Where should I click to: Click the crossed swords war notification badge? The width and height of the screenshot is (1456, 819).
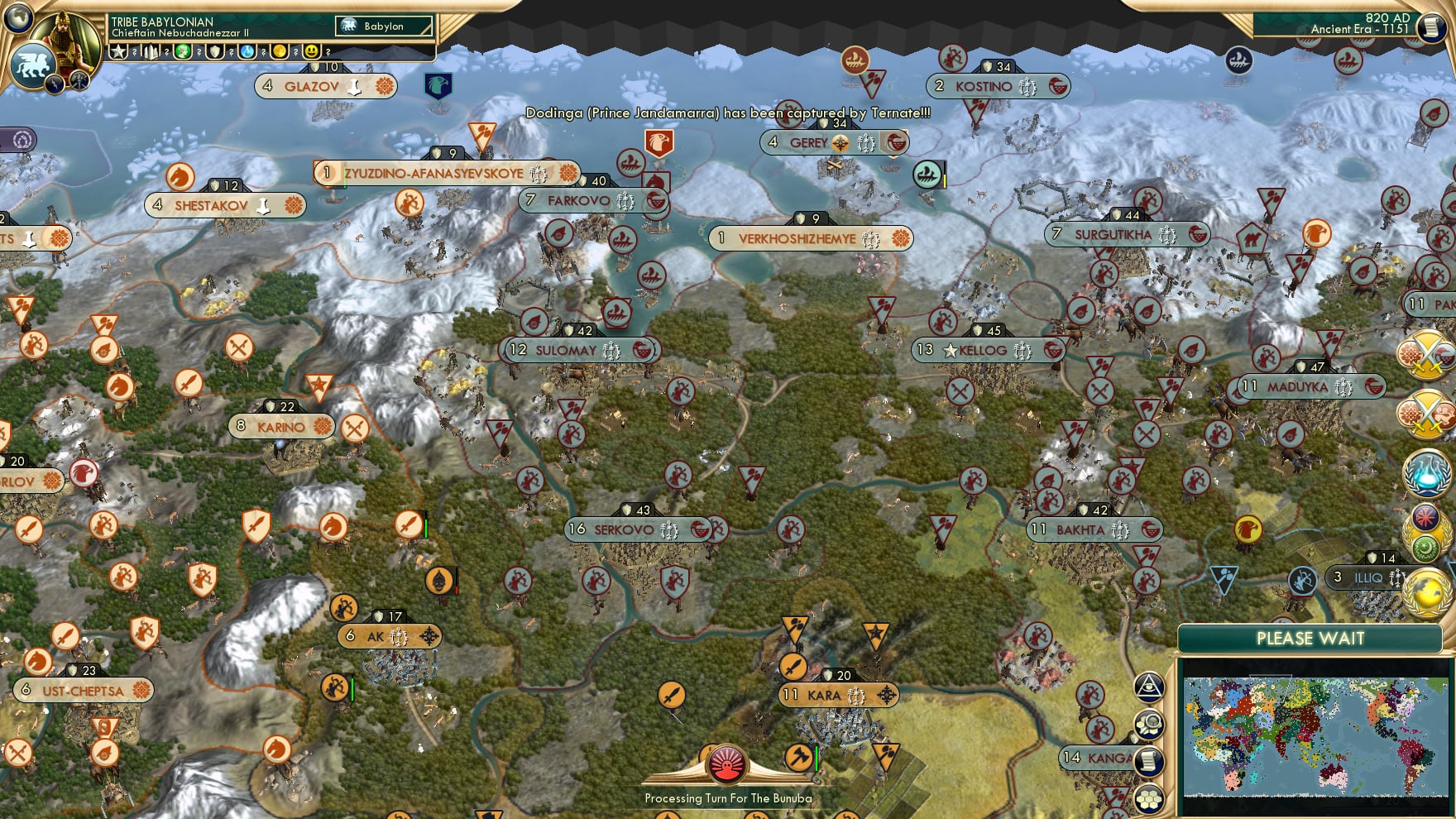coord(1425,354)
